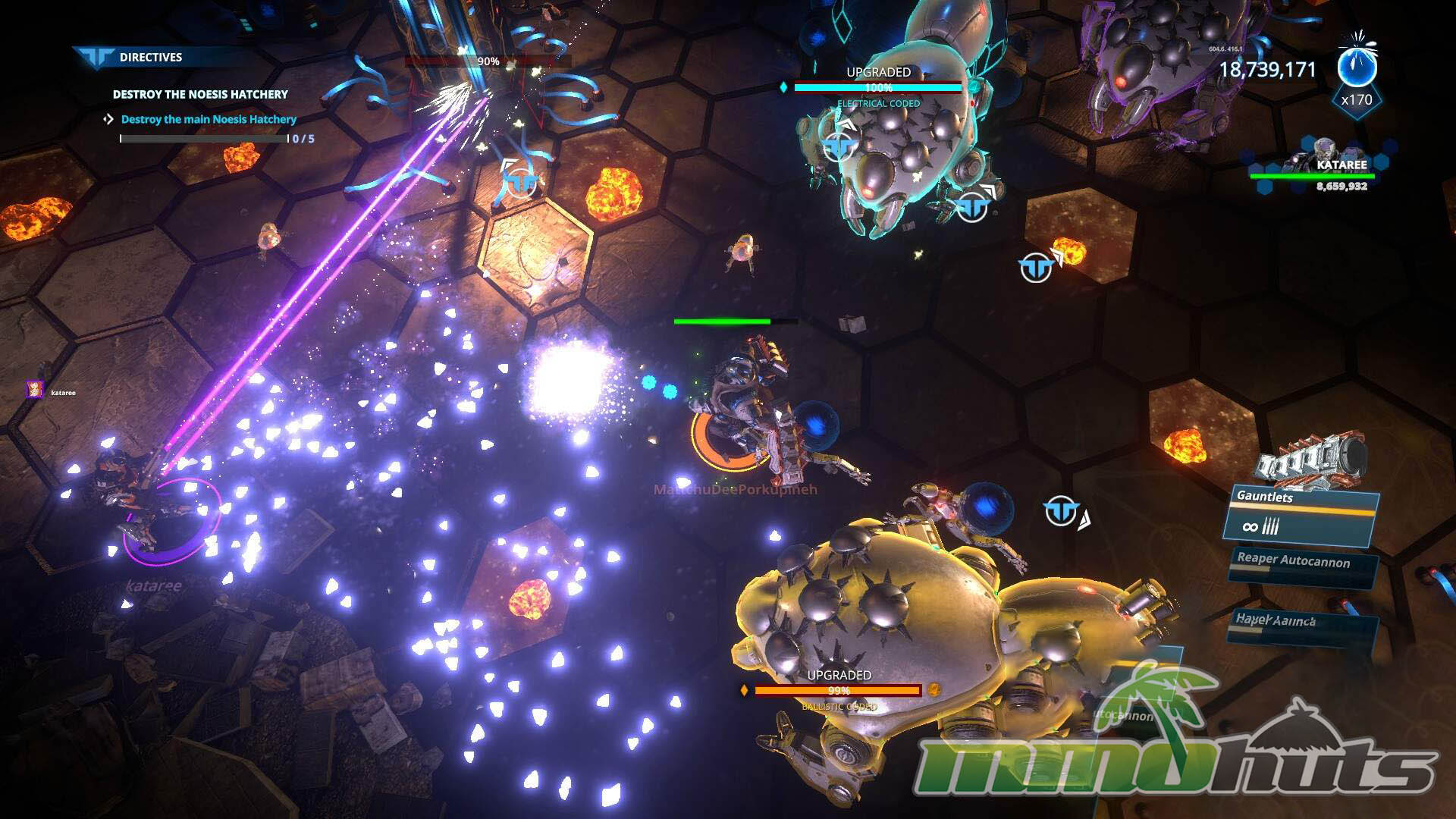Select the Destroy the main Noesis Hatchery objective
The width and height of the screenshot is (1456, 819).
209,119
